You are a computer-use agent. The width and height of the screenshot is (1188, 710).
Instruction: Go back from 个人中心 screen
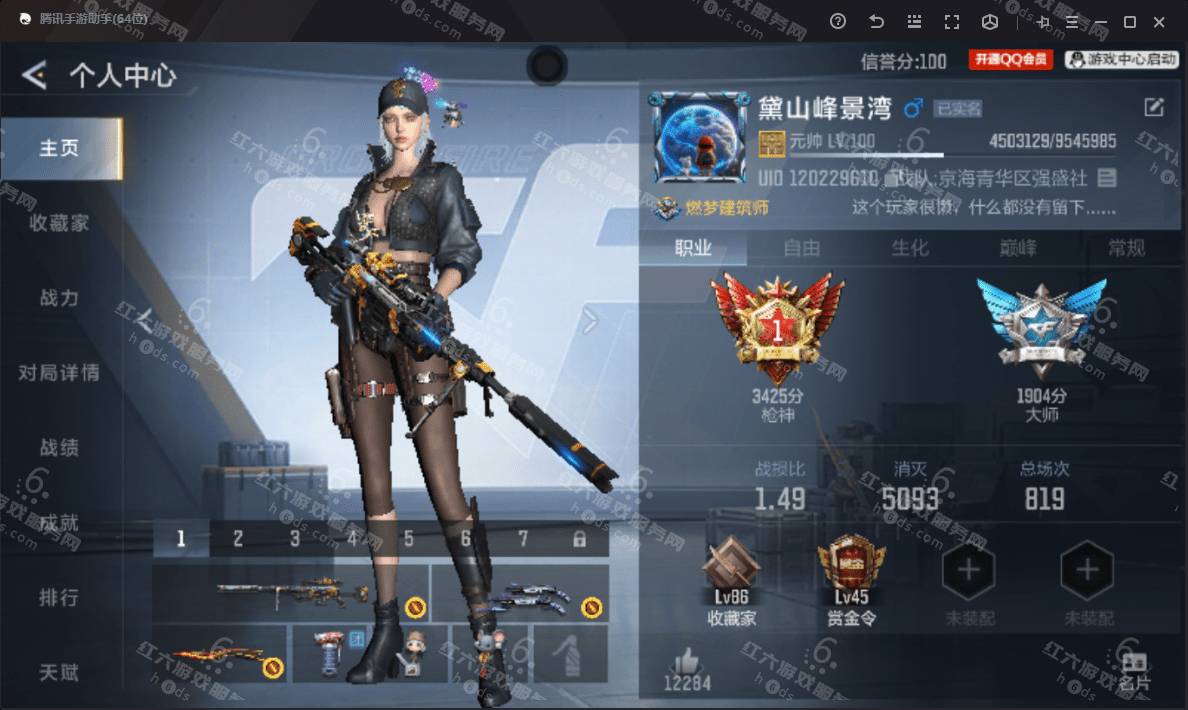point(35,75)
